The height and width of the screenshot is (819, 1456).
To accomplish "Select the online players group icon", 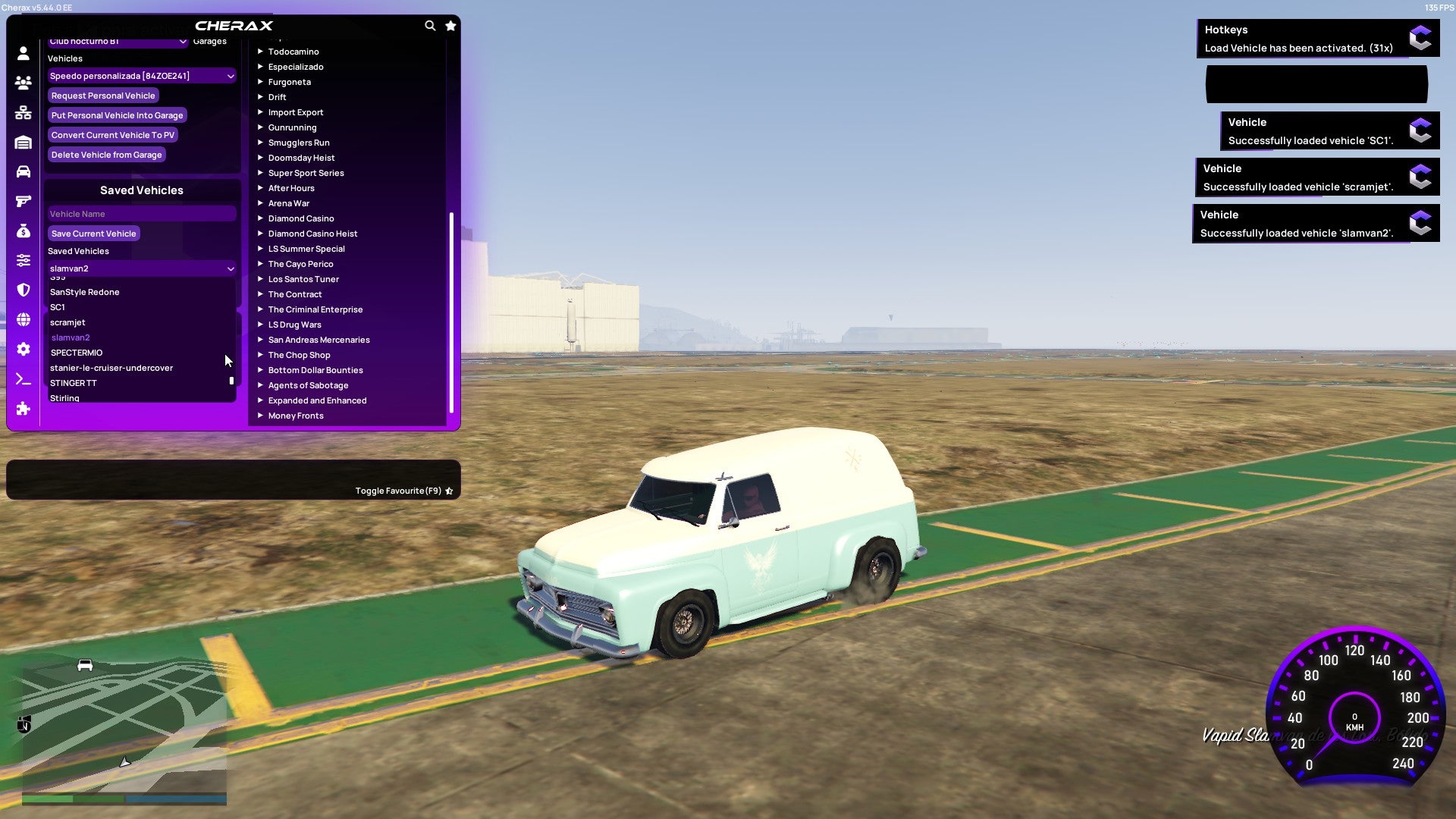I will pos(23,83).
